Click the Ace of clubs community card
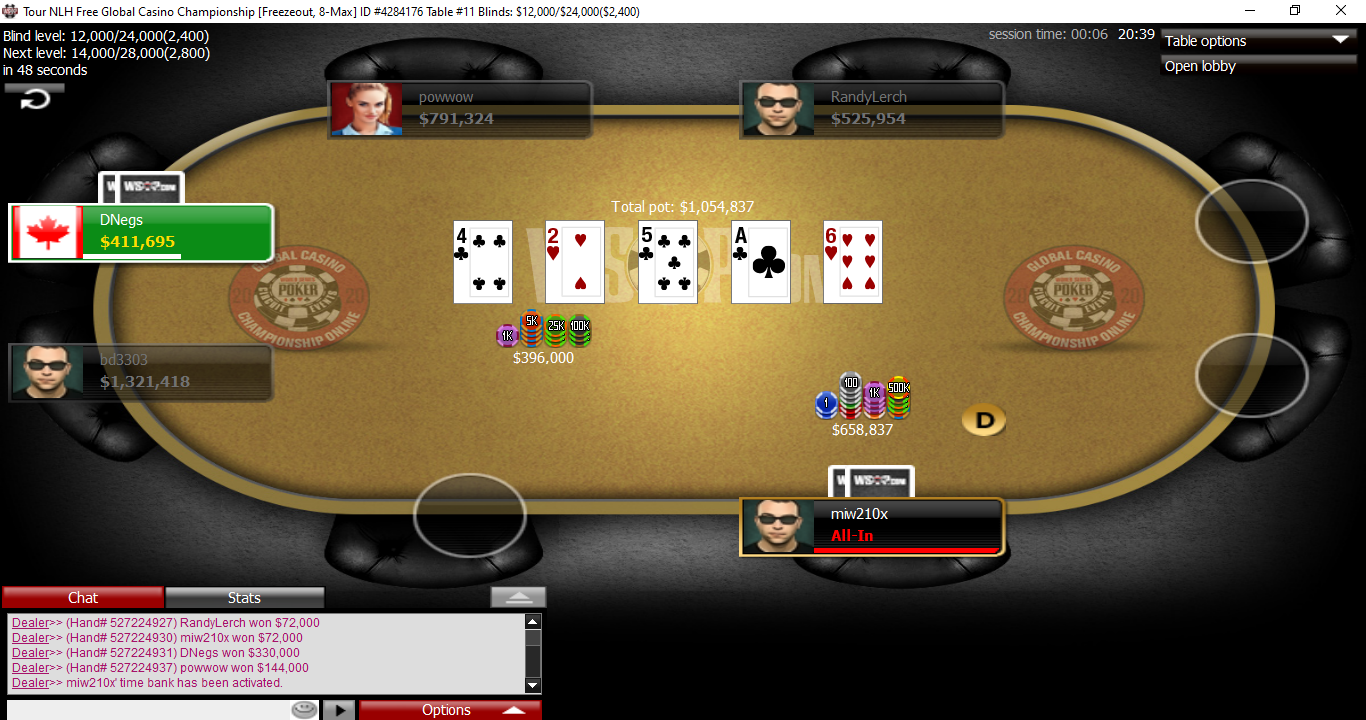The height and width of the screenshot is (720, 1366). point(760,262)
